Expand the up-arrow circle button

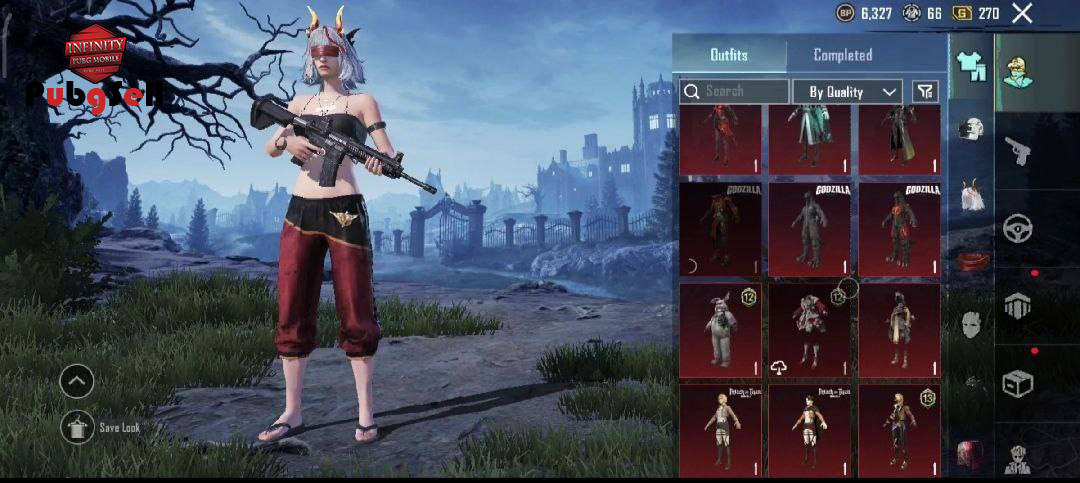click(77, 380)
